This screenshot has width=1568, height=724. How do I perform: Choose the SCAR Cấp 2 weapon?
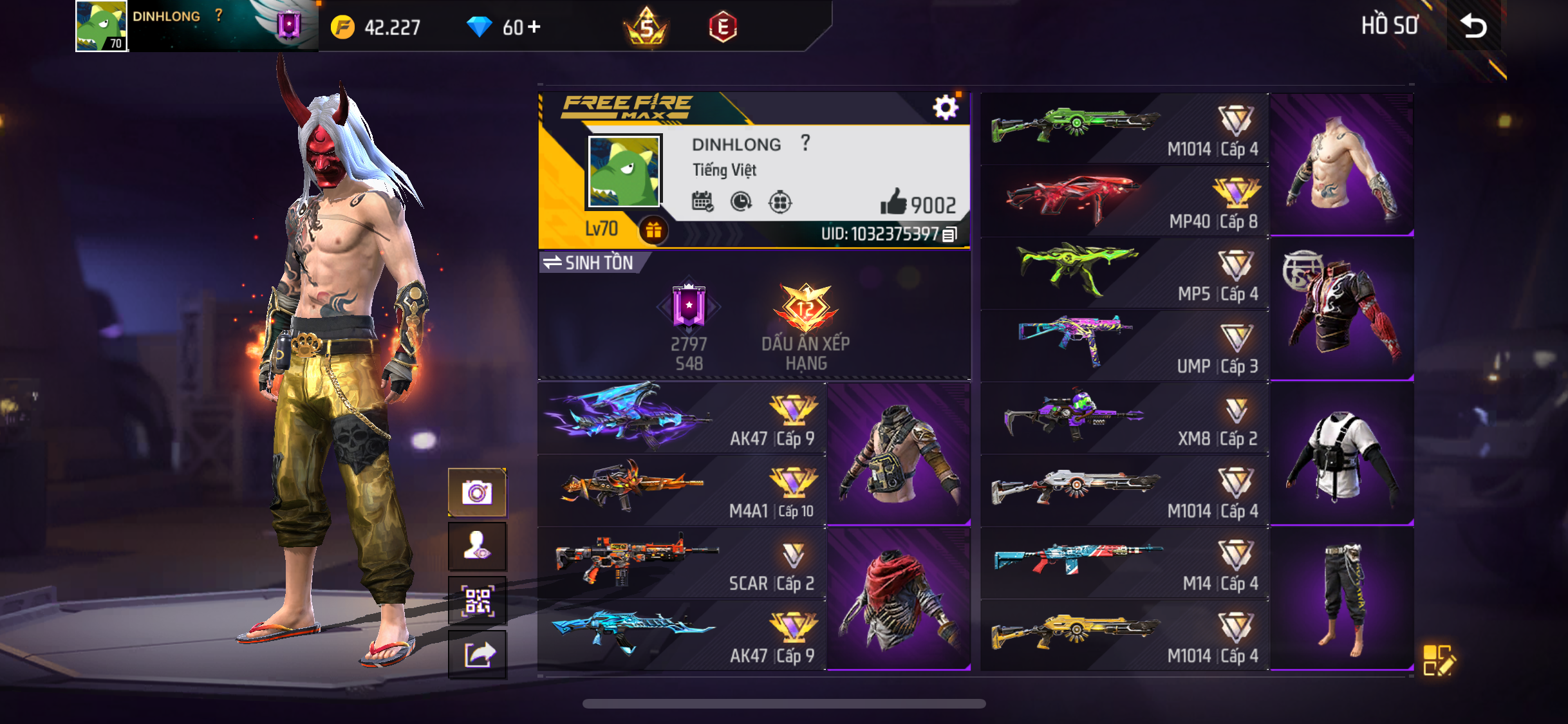coord(682,563)
